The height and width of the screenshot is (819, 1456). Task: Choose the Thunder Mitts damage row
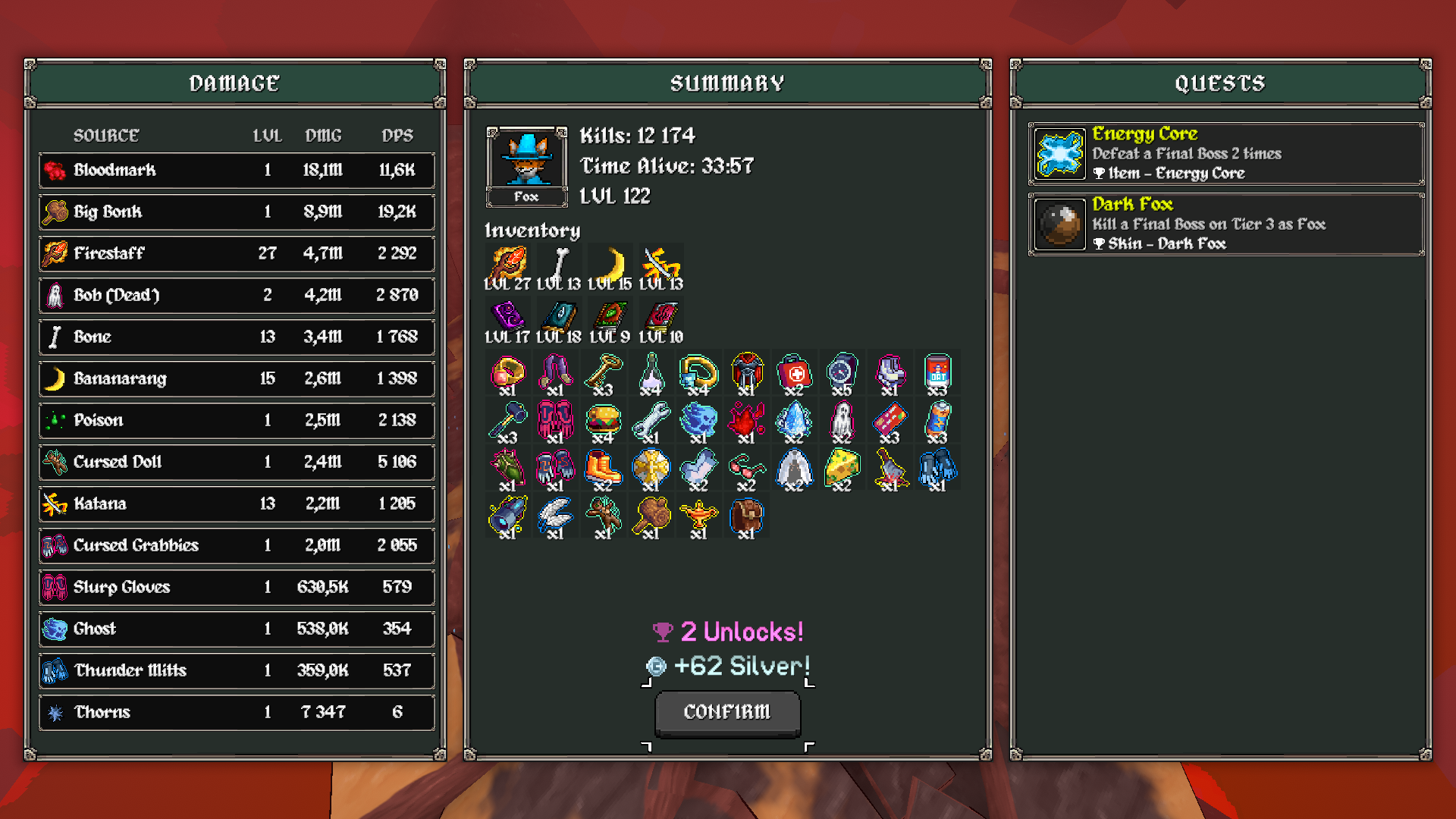click(237, 670)
